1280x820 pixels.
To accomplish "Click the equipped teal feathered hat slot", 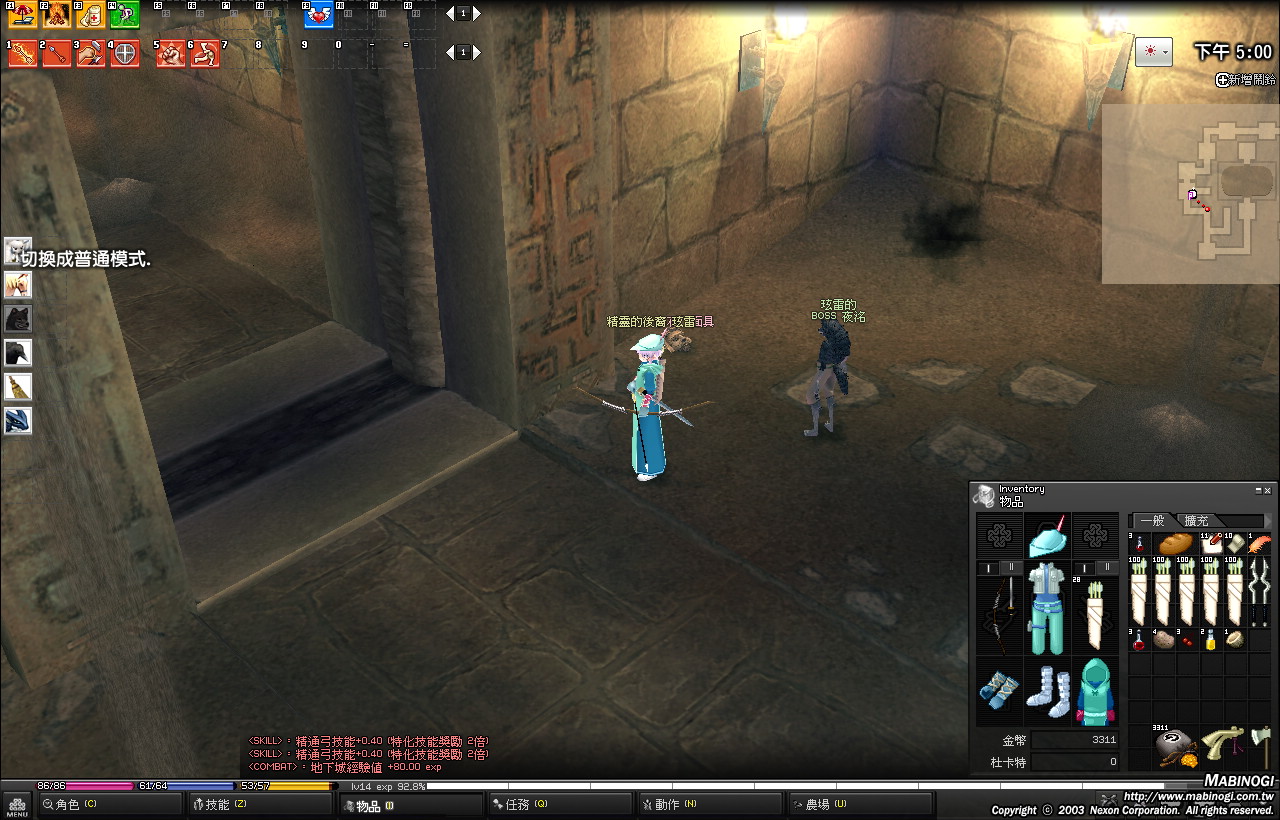I will 1047,537.
